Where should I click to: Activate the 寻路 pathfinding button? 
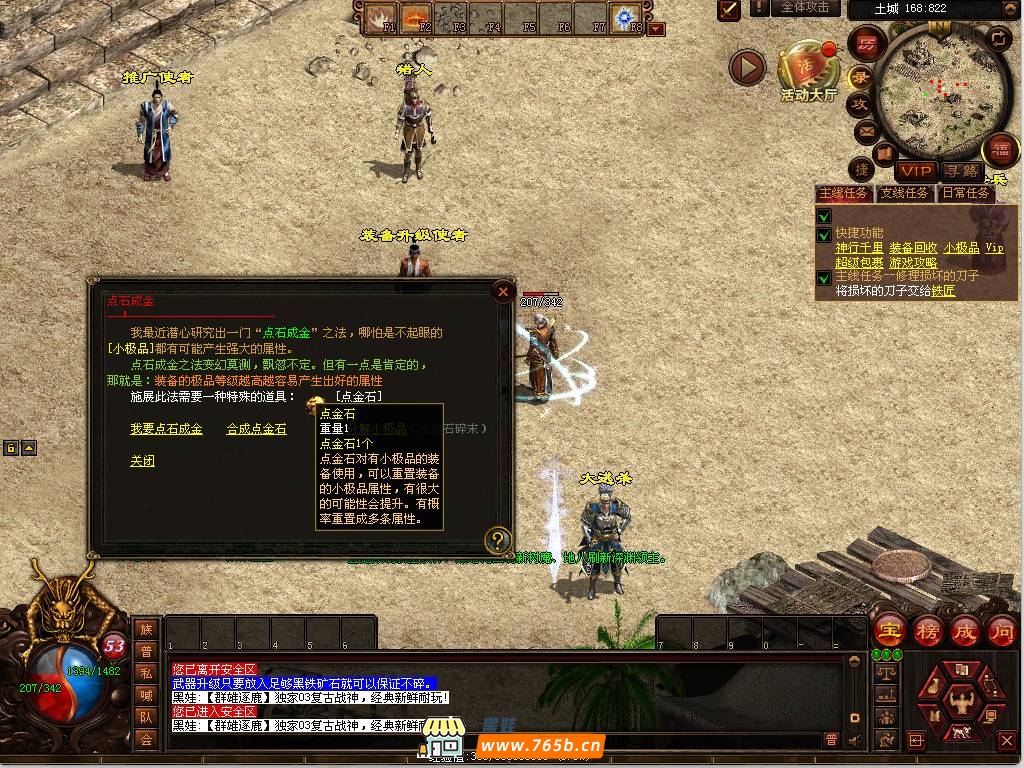(961, 172)
